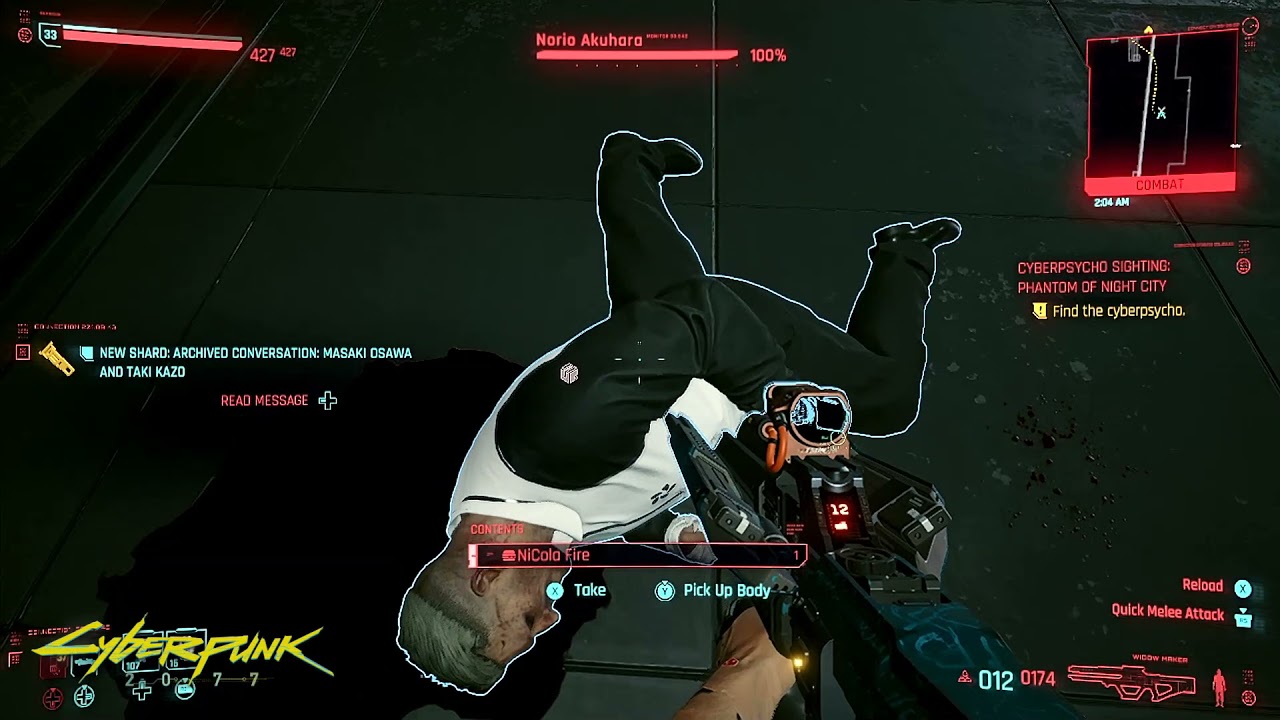The height and width of the screenshot is (720, 1280).
Task: Select the Reload action label
Action: (1202, 586)
